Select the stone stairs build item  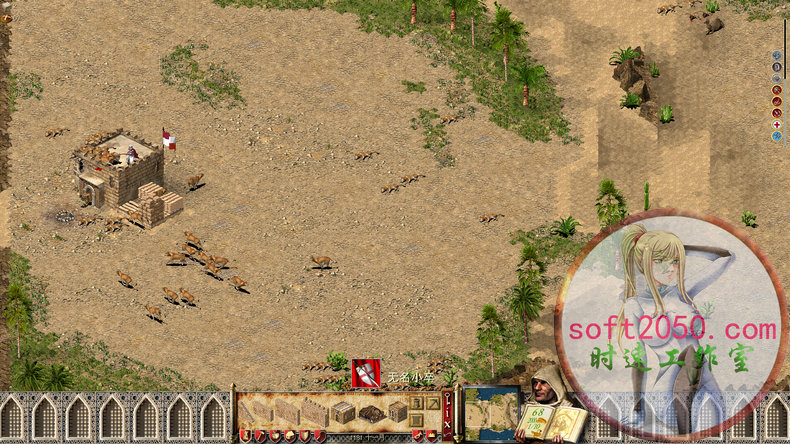pos(247,412)
